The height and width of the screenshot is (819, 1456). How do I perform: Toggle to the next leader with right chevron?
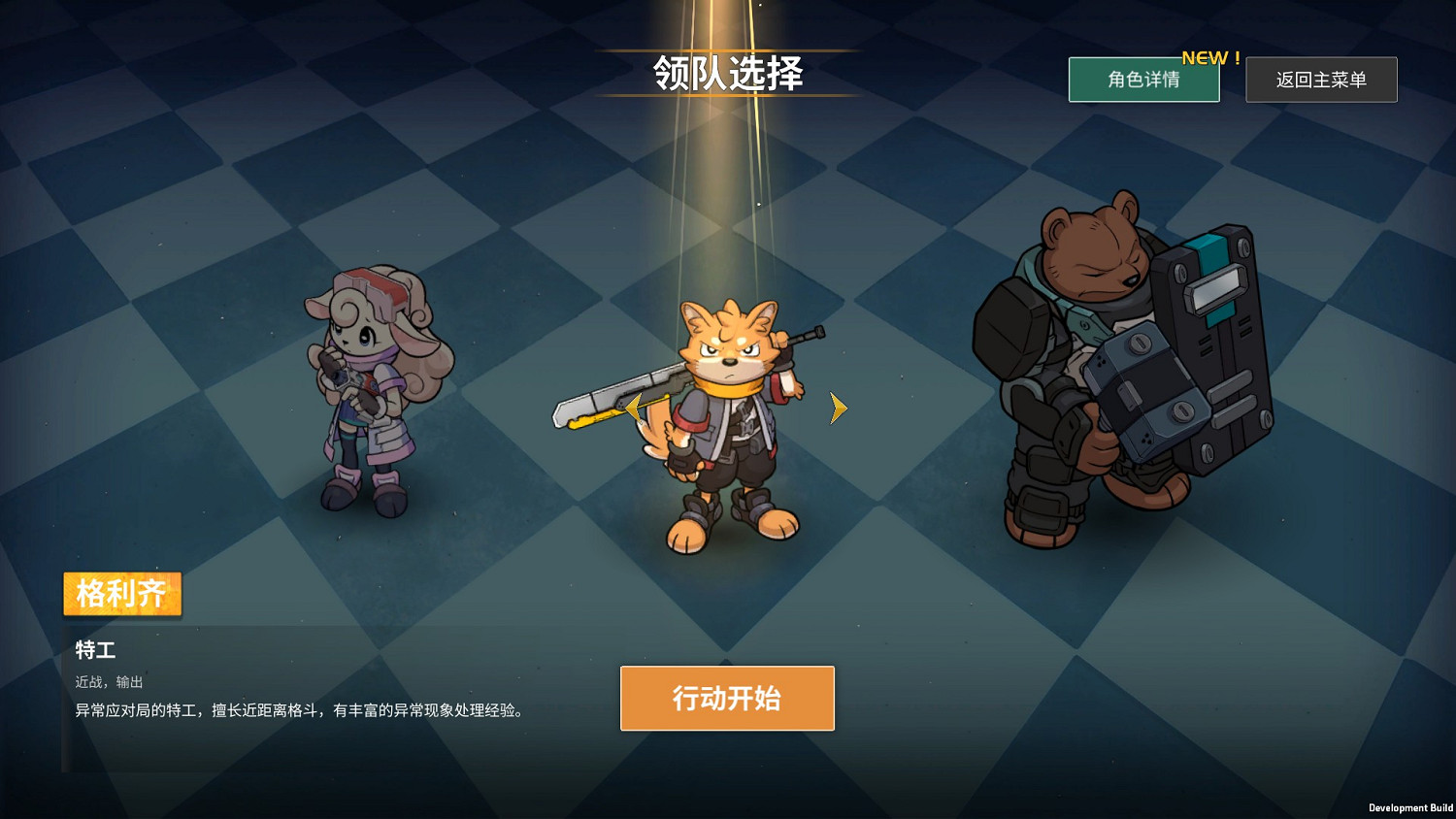[836, 409]
